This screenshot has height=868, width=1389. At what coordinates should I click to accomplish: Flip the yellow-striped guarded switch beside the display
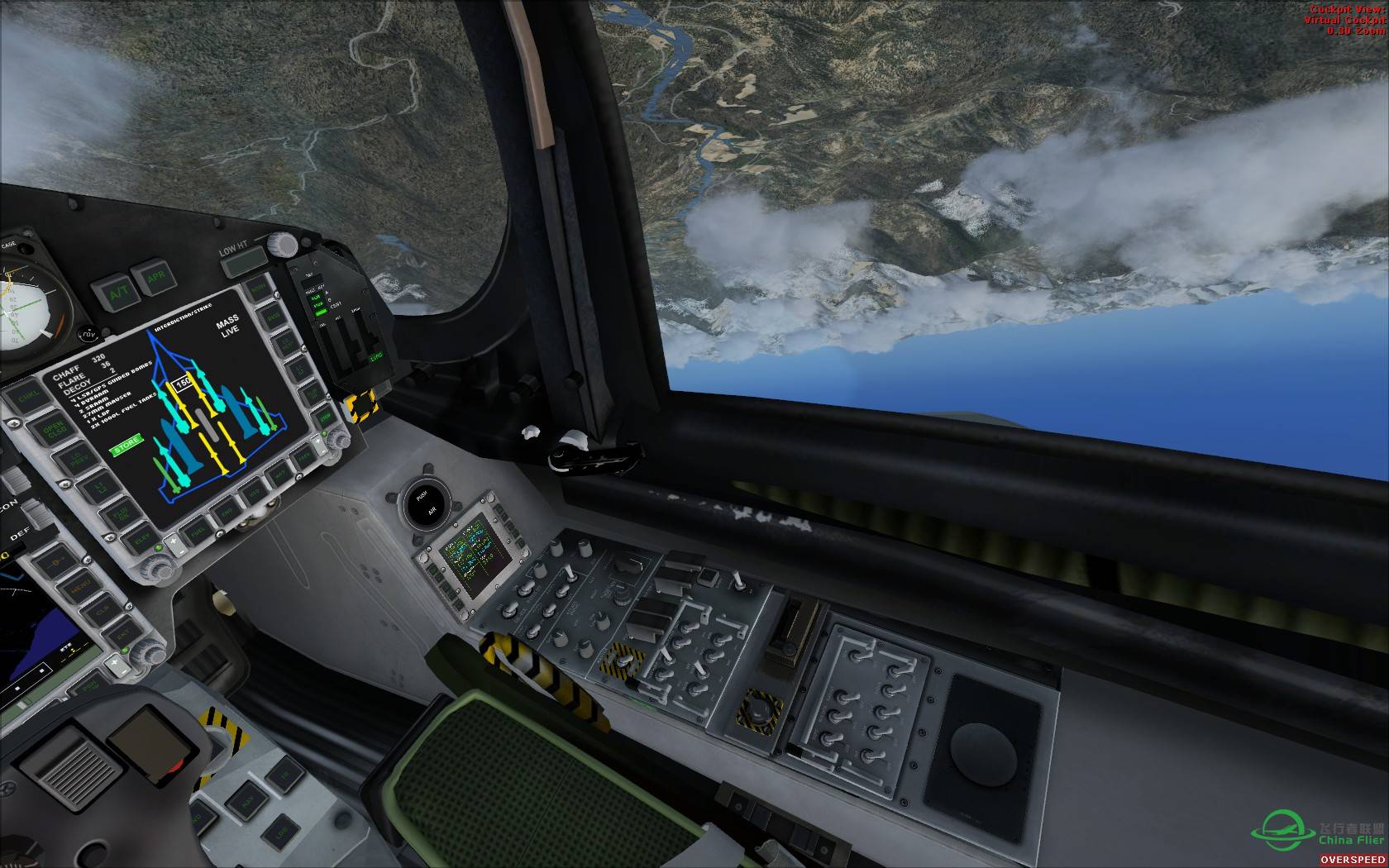360,406
